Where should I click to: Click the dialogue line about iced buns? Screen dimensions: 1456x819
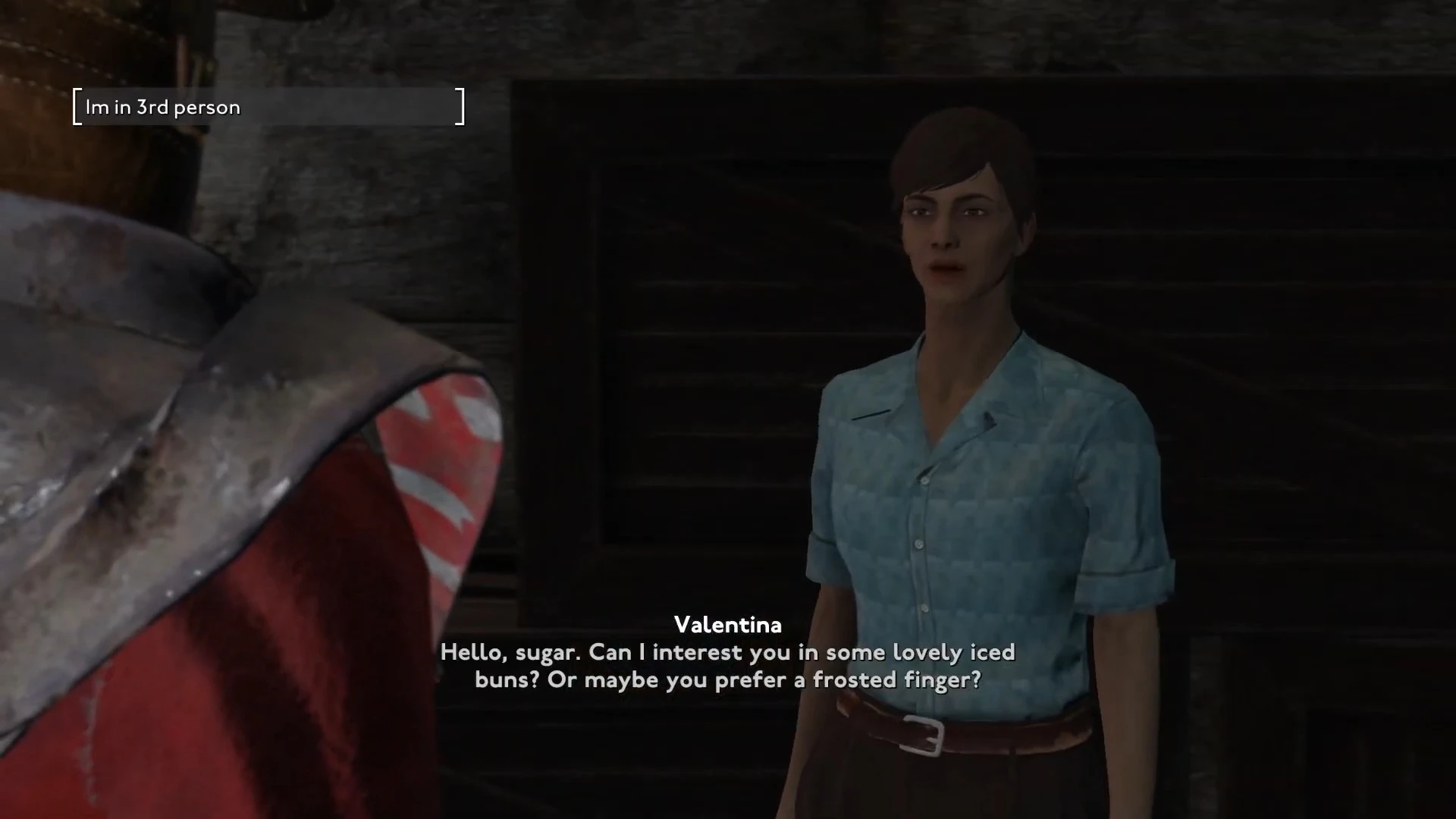tap(726, 652)
